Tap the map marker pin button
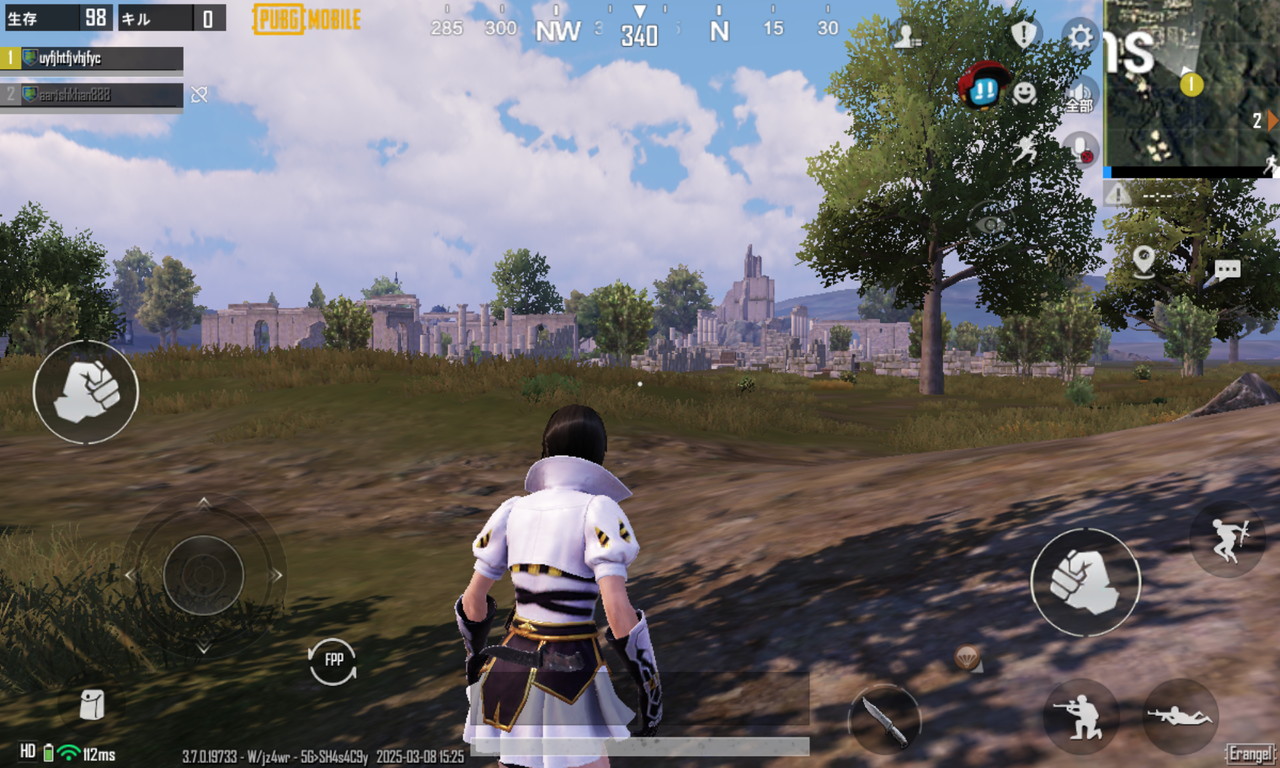 (x=1144, y=262)
